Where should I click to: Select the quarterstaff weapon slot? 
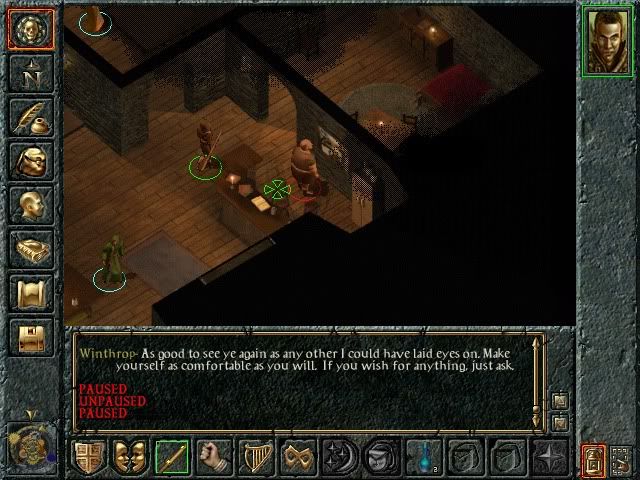[x=174, y=457]
